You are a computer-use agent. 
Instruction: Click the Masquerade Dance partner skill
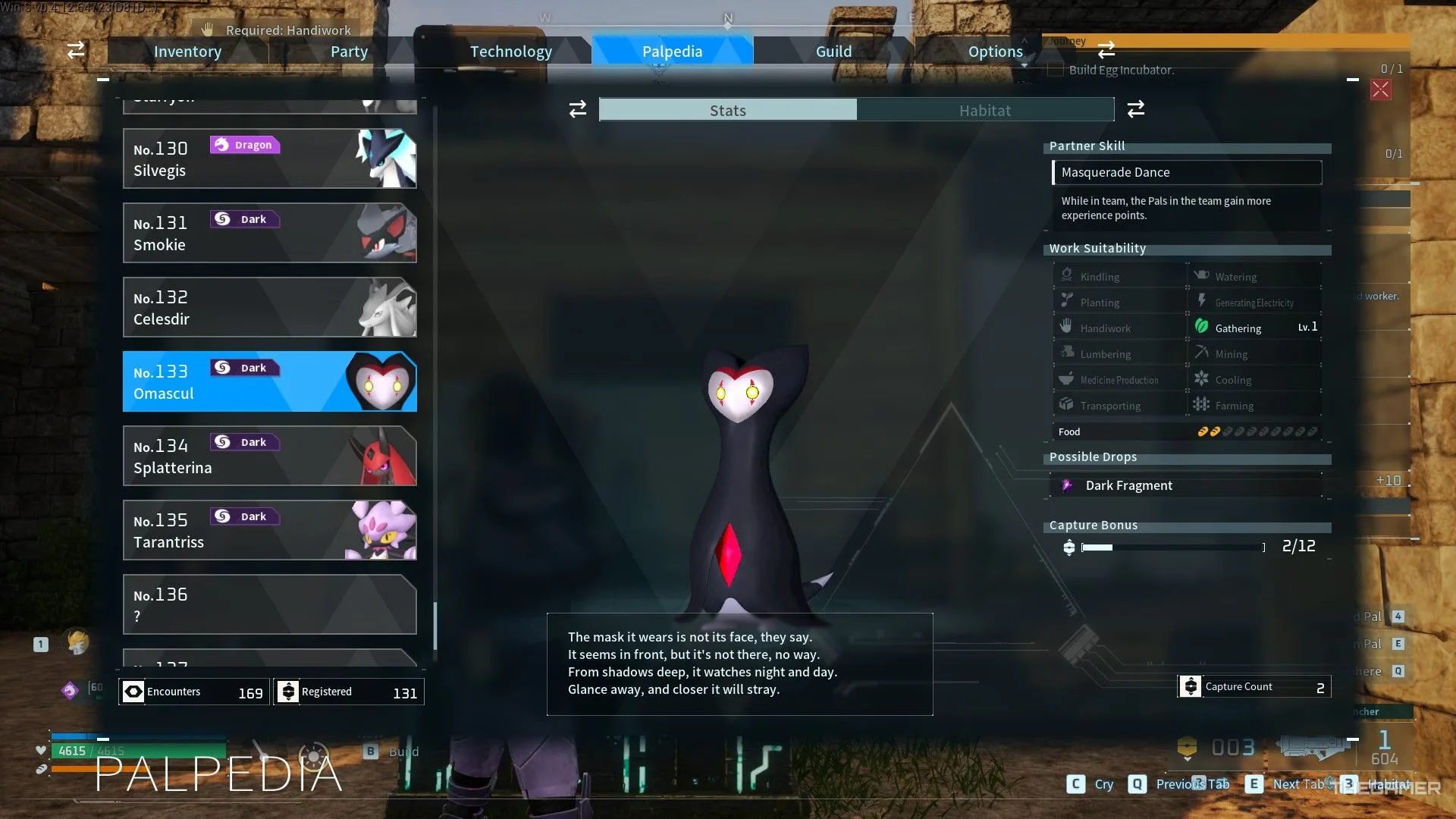click(1187, 172)
